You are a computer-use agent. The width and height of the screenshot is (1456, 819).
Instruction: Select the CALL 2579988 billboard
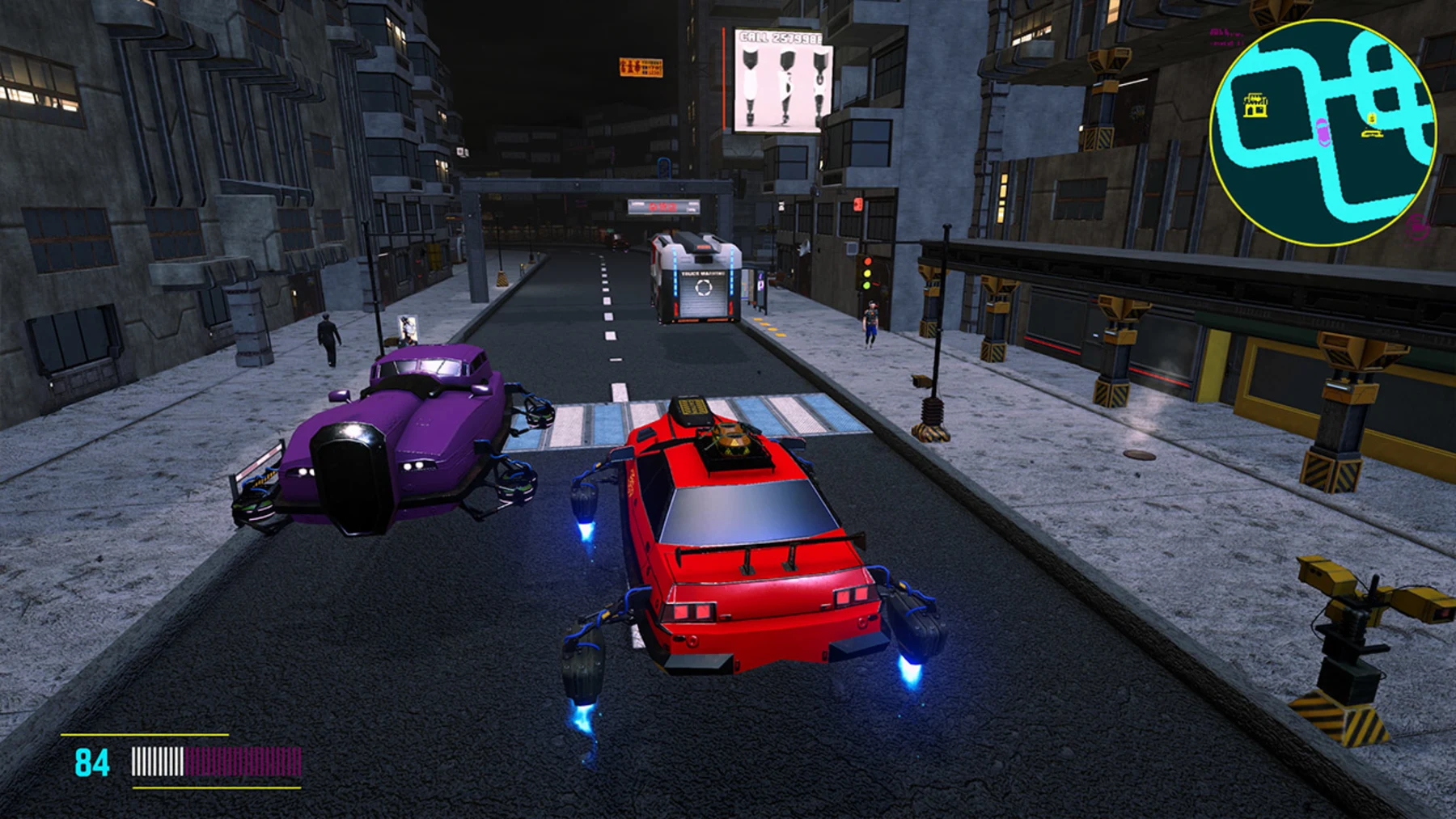(779, 77)
